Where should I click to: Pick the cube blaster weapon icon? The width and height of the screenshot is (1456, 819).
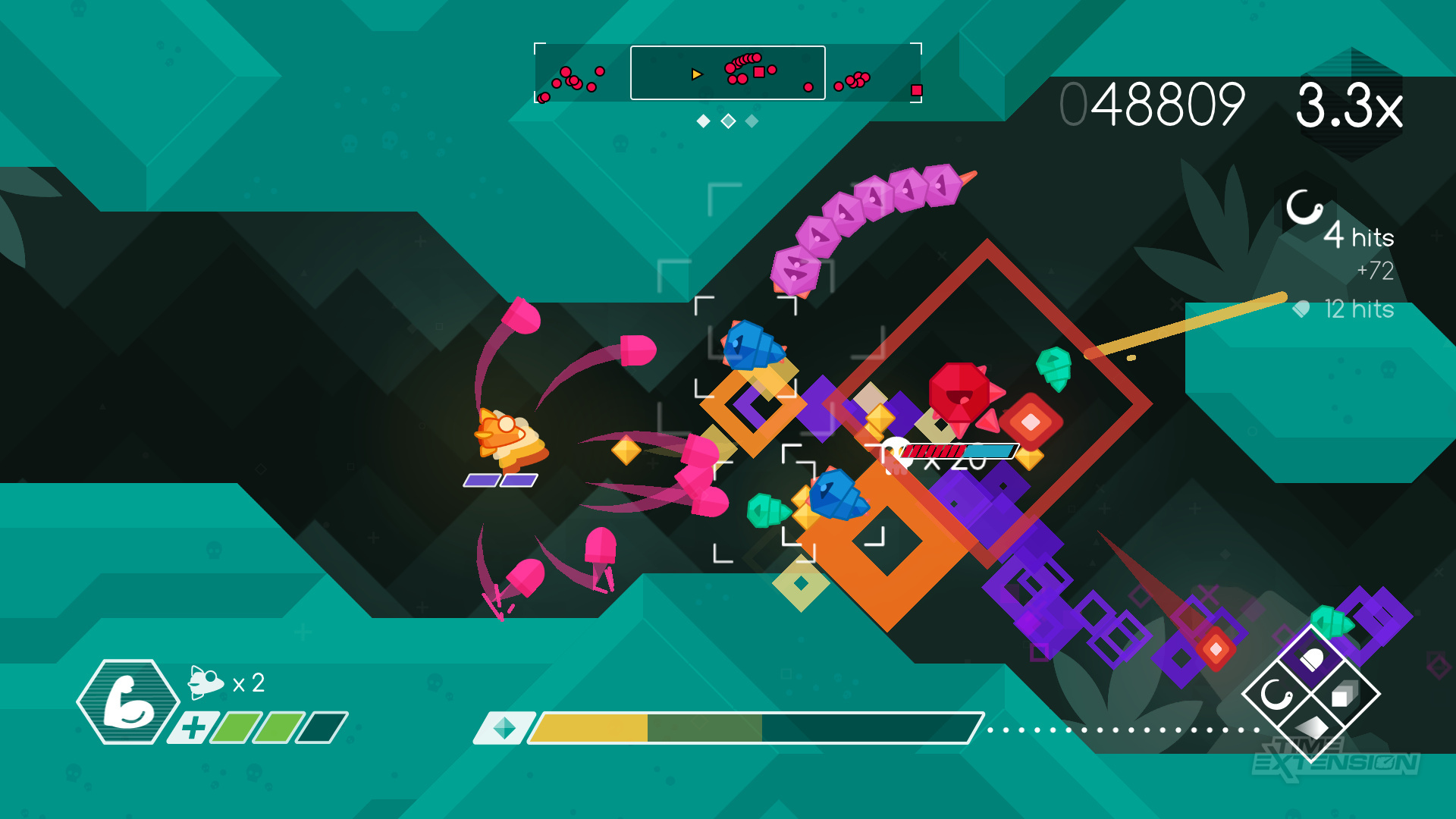[x=1345, y=694]
